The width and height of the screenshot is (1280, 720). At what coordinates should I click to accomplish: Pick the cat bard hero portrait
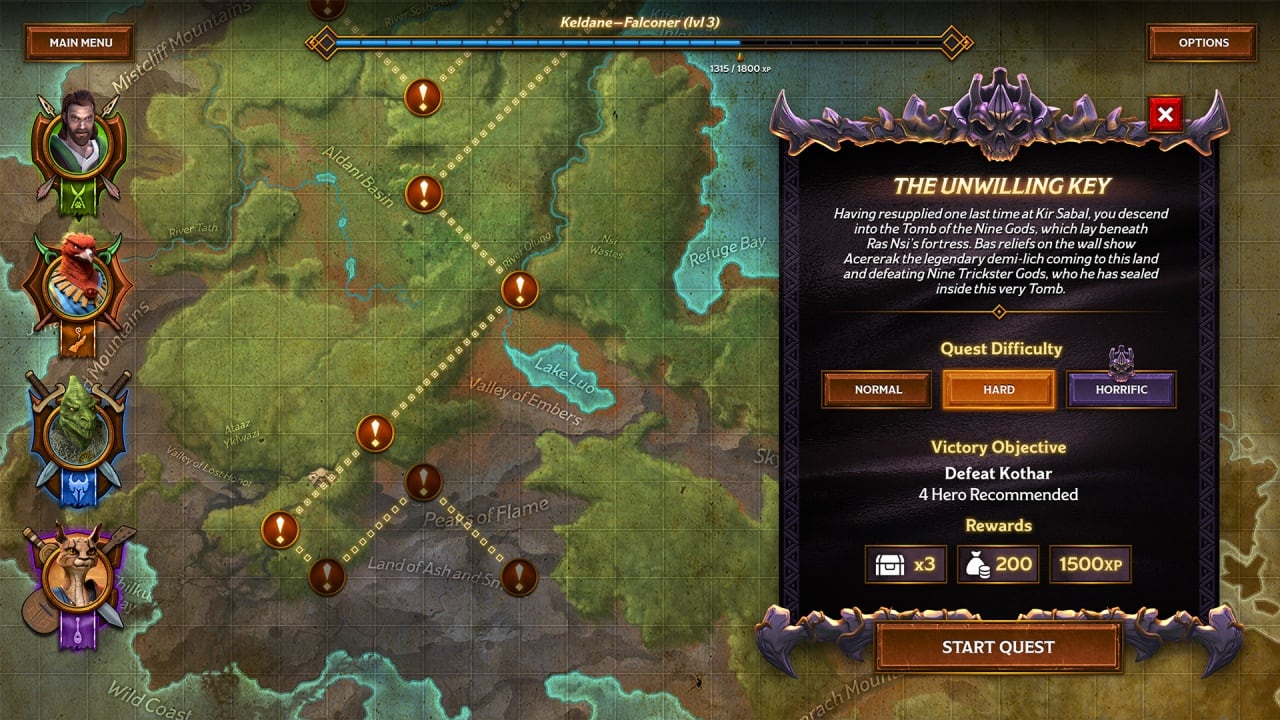pos(80,577)
